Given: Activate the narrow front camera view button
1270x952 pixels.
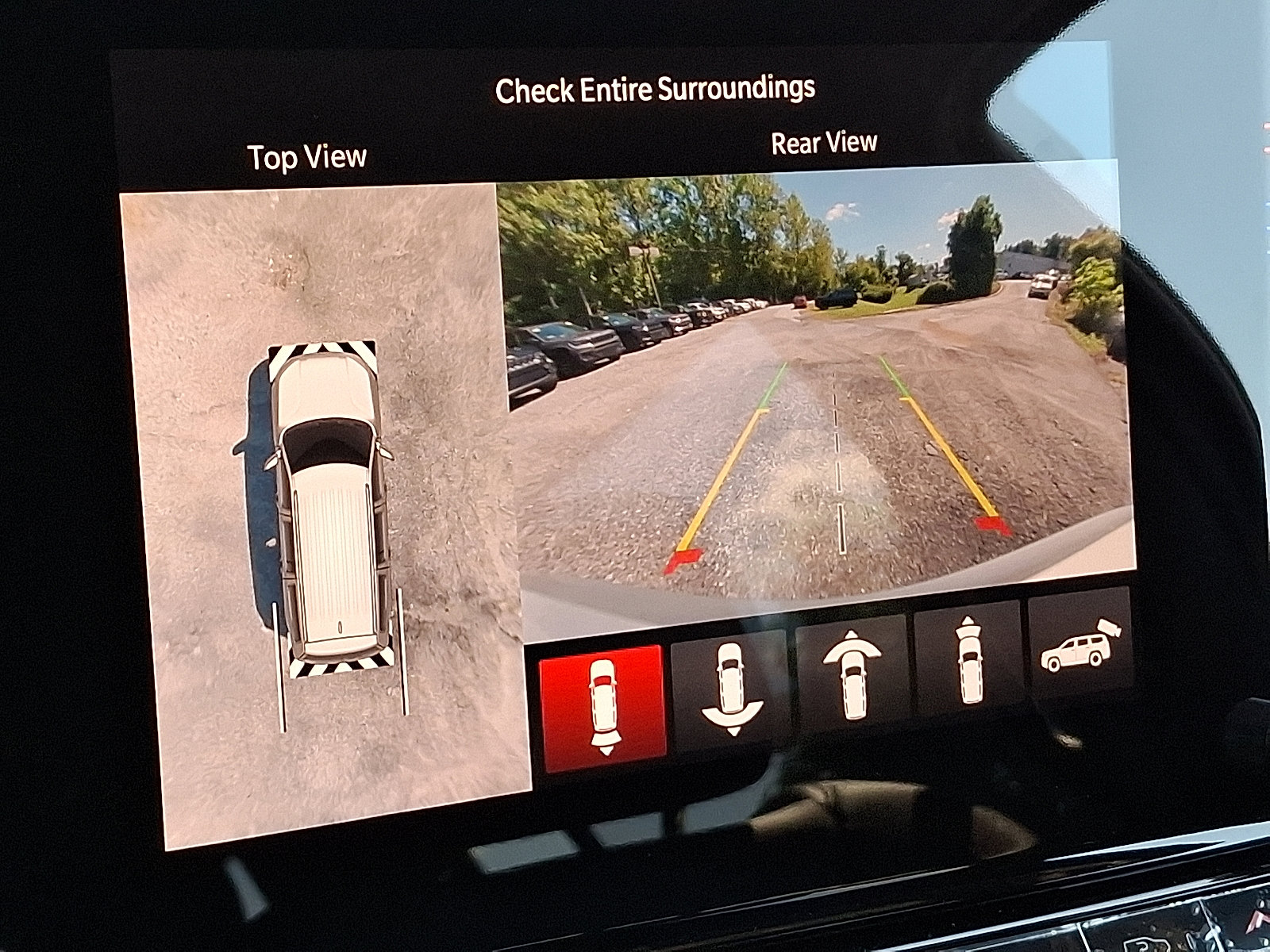Looking at the screenshot, I should (x=968, y=660).
